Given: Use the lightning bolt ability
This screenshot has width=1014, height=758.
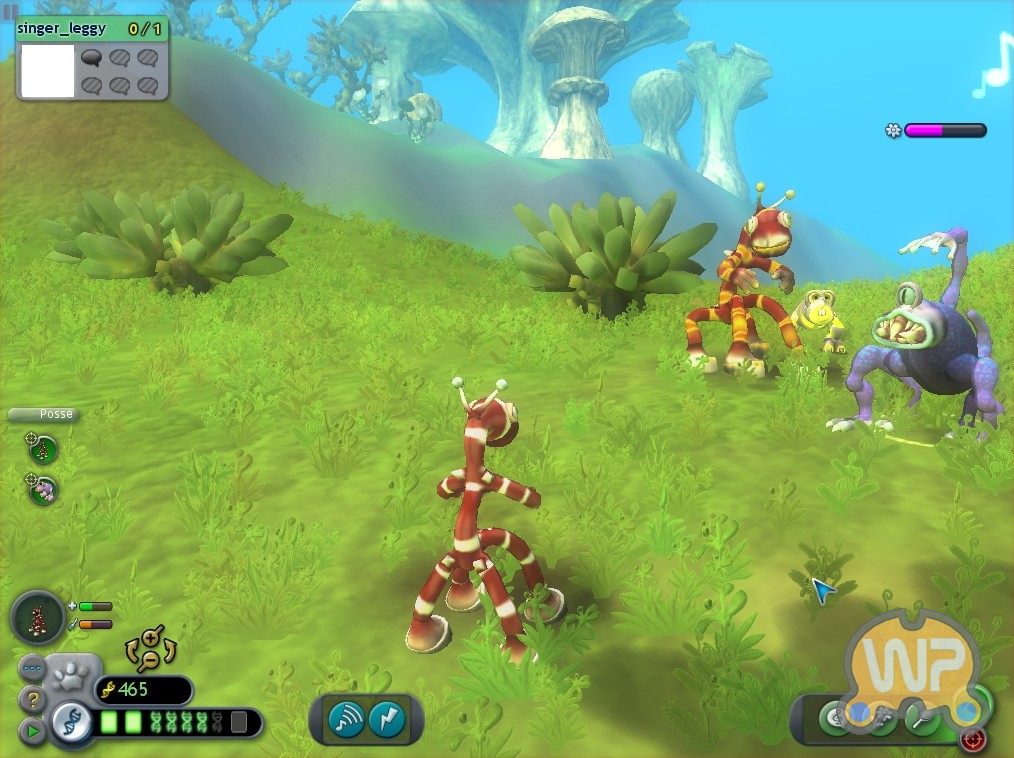Looking at the screenshot, I should pos(385,719).
